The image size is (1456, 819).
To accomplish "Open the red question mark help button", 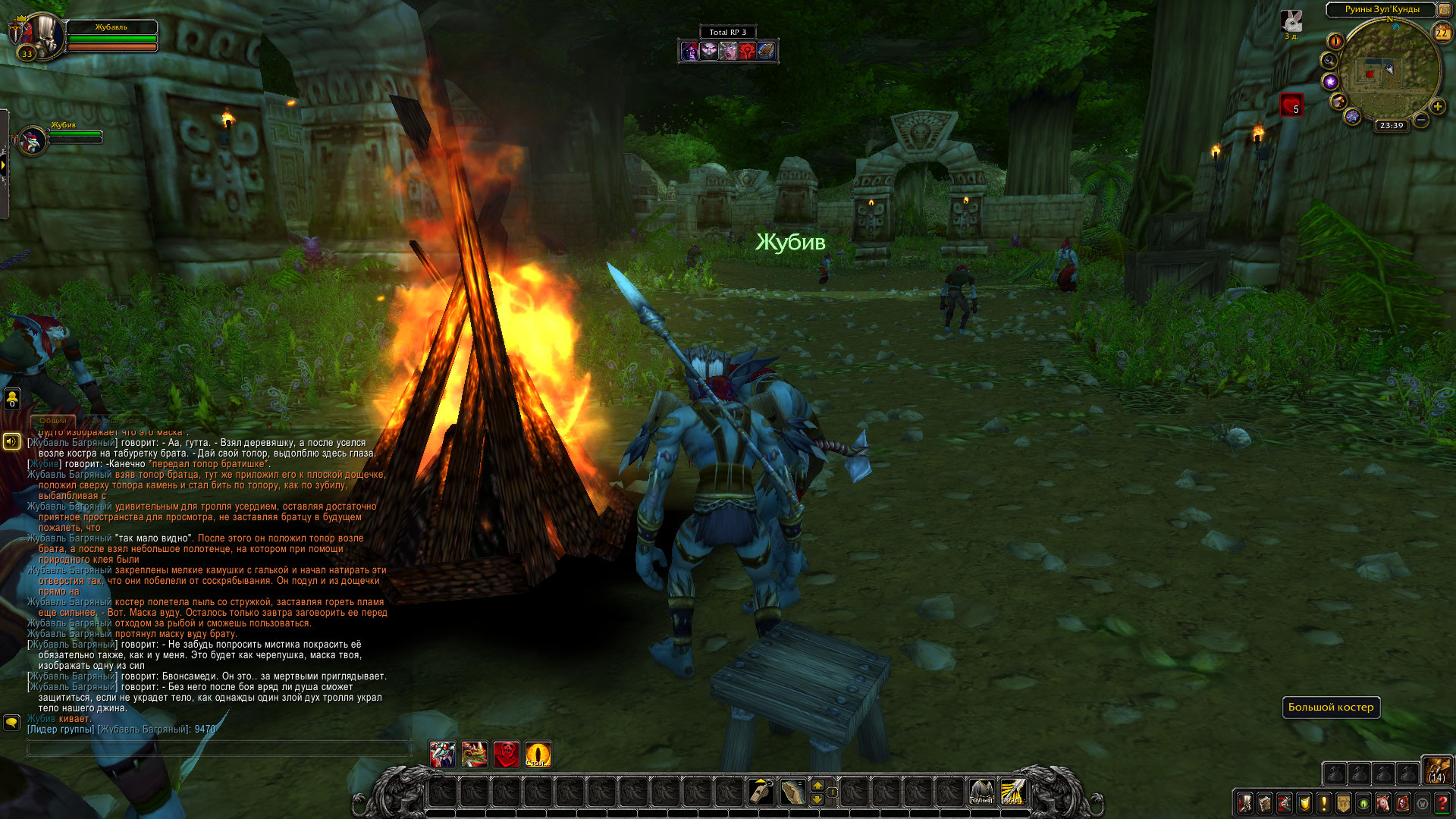I will click(1442, 802).
